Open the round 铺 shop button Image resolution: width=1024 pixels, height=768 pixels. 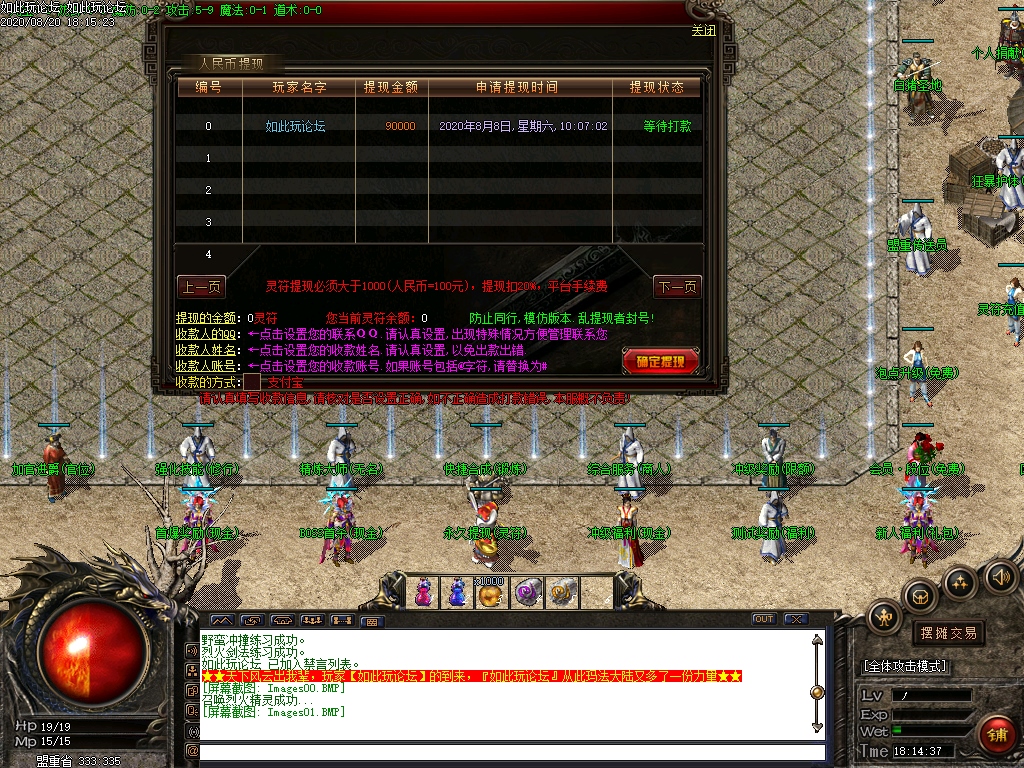point(996,735)
